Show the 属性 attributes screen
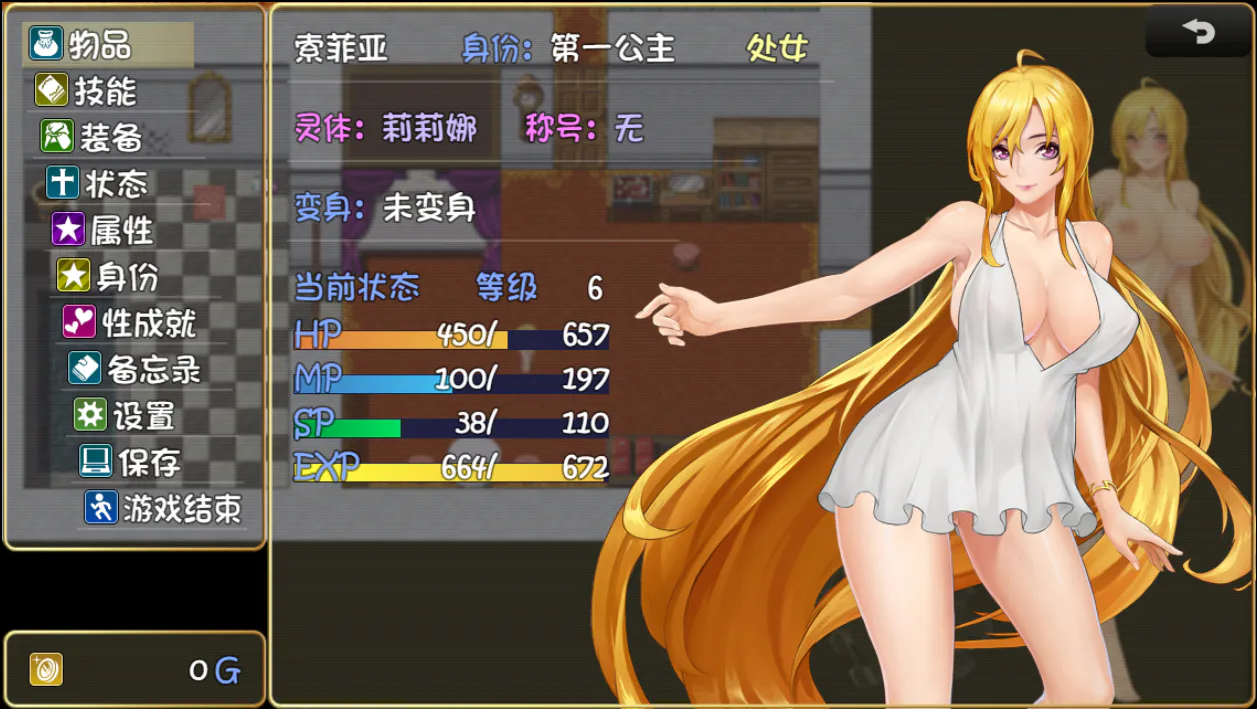This screenshot has width=1257, height=709. coord(121,230)
